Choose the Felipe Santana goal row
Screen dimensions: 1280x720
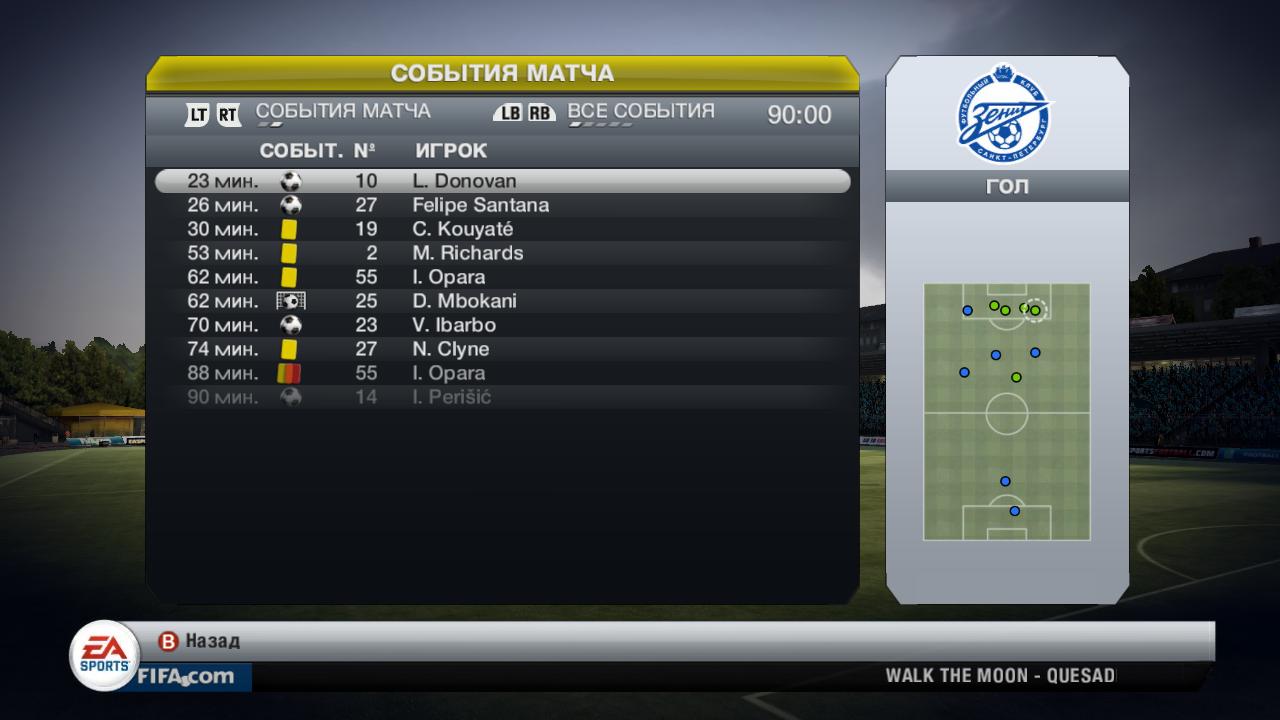point(502,205)
